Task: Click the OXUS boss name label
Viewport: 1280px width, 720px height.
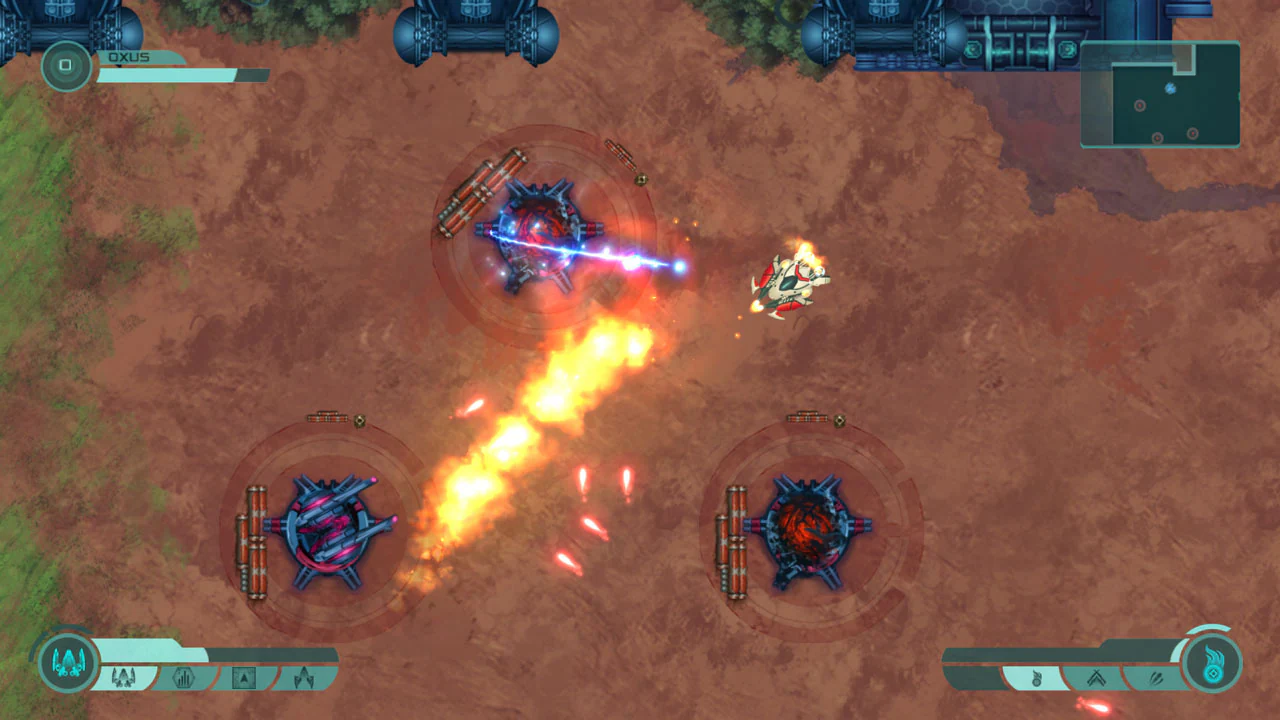Action: tap(127, 57)
